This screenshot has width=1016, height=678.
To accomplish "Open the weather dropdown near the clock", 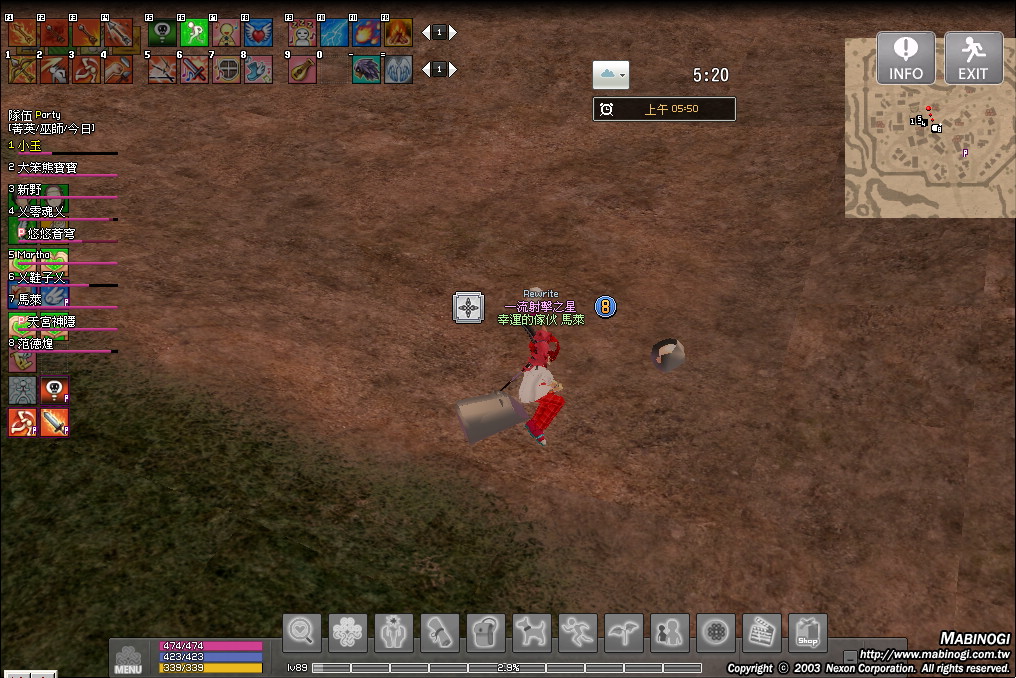I will 610,75.
